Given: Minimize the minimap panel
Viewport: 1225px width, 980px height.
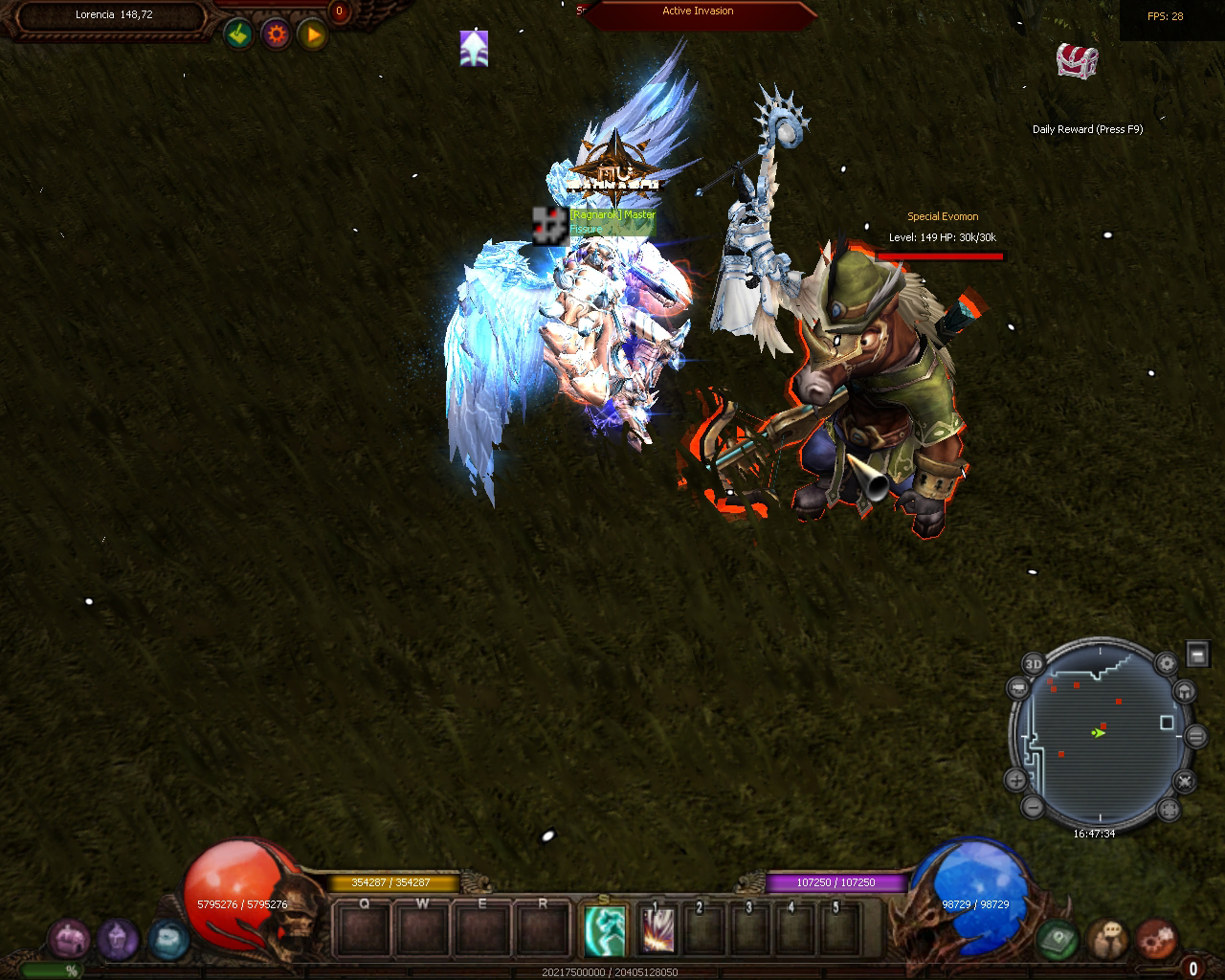Looking at the screenshot, I should (1197, 654).
